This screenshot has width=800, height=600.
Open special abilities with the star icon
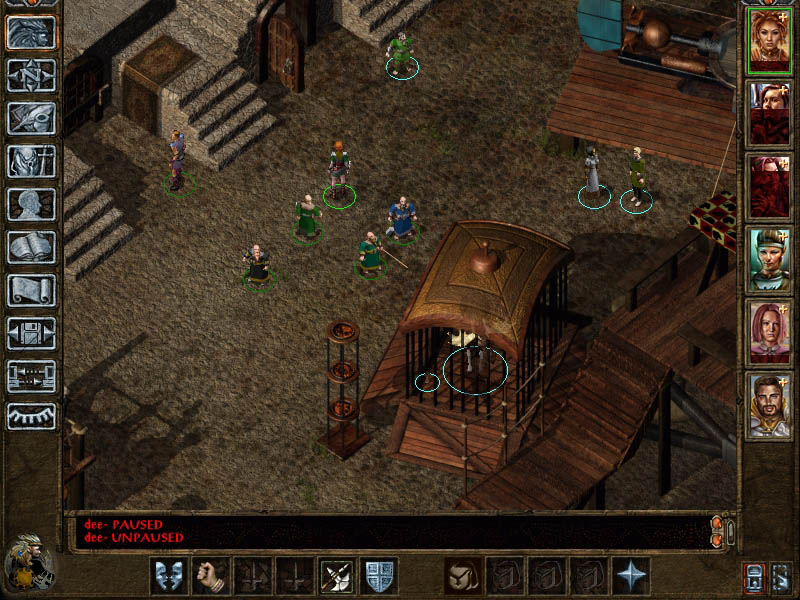[x=632, y=576]
